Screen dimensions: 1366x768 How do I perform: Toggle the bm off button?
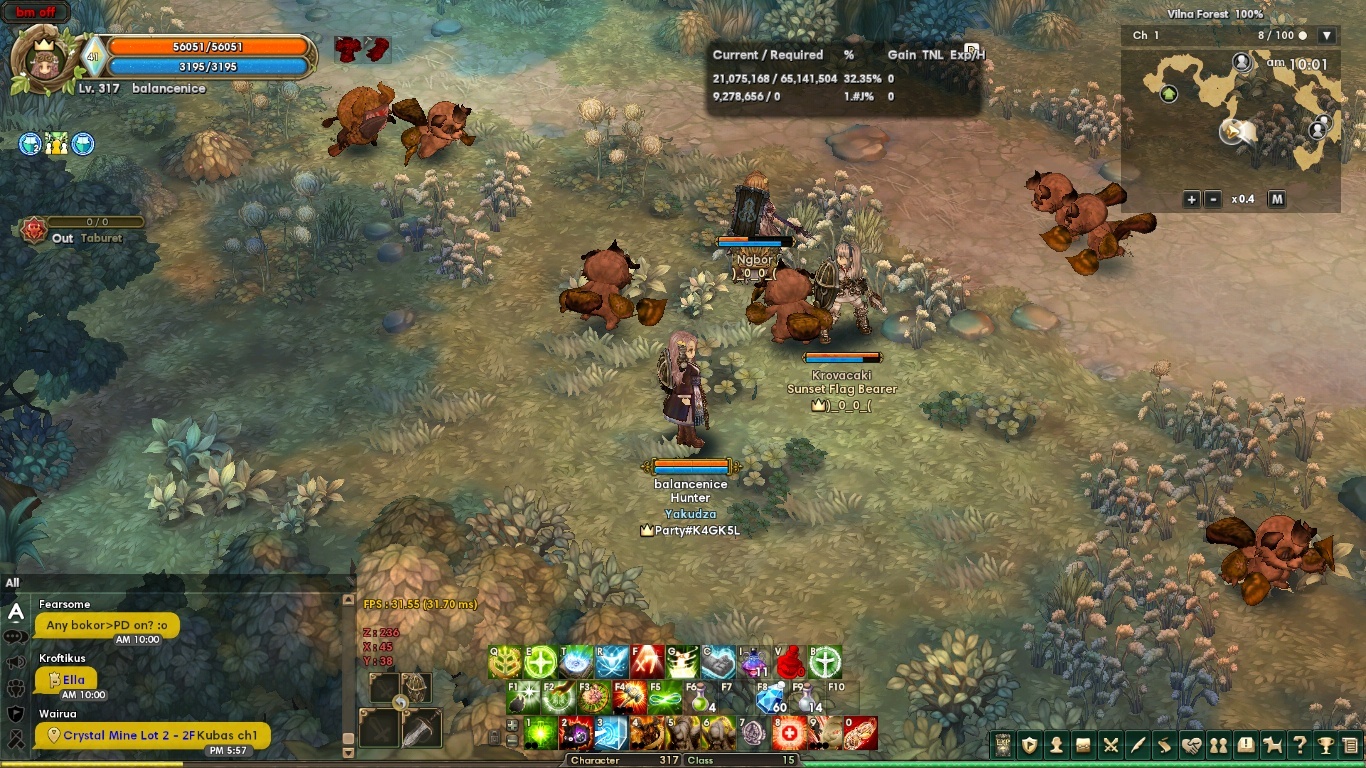[37, 13]
